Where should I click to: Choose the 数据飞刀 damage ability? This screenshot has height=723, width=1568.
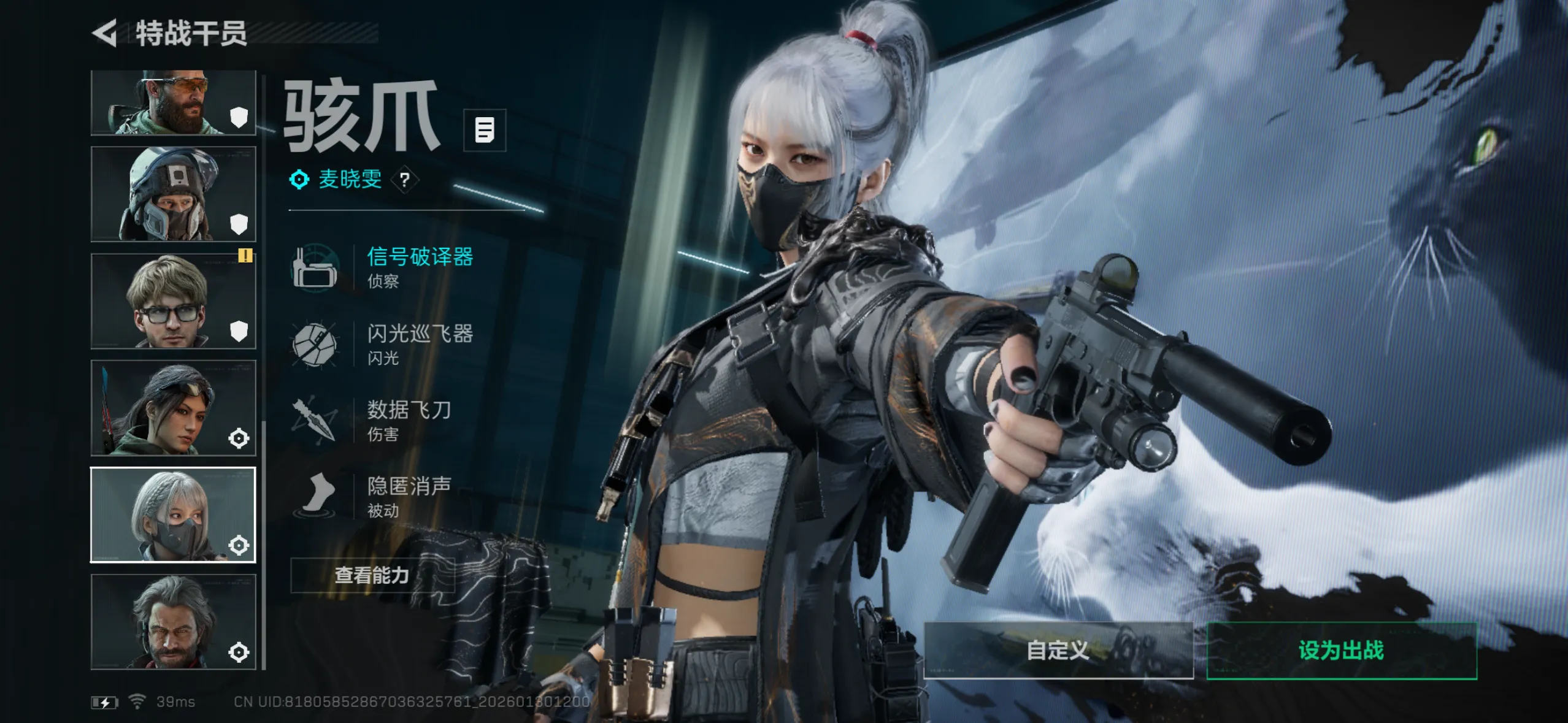[409, 420]
